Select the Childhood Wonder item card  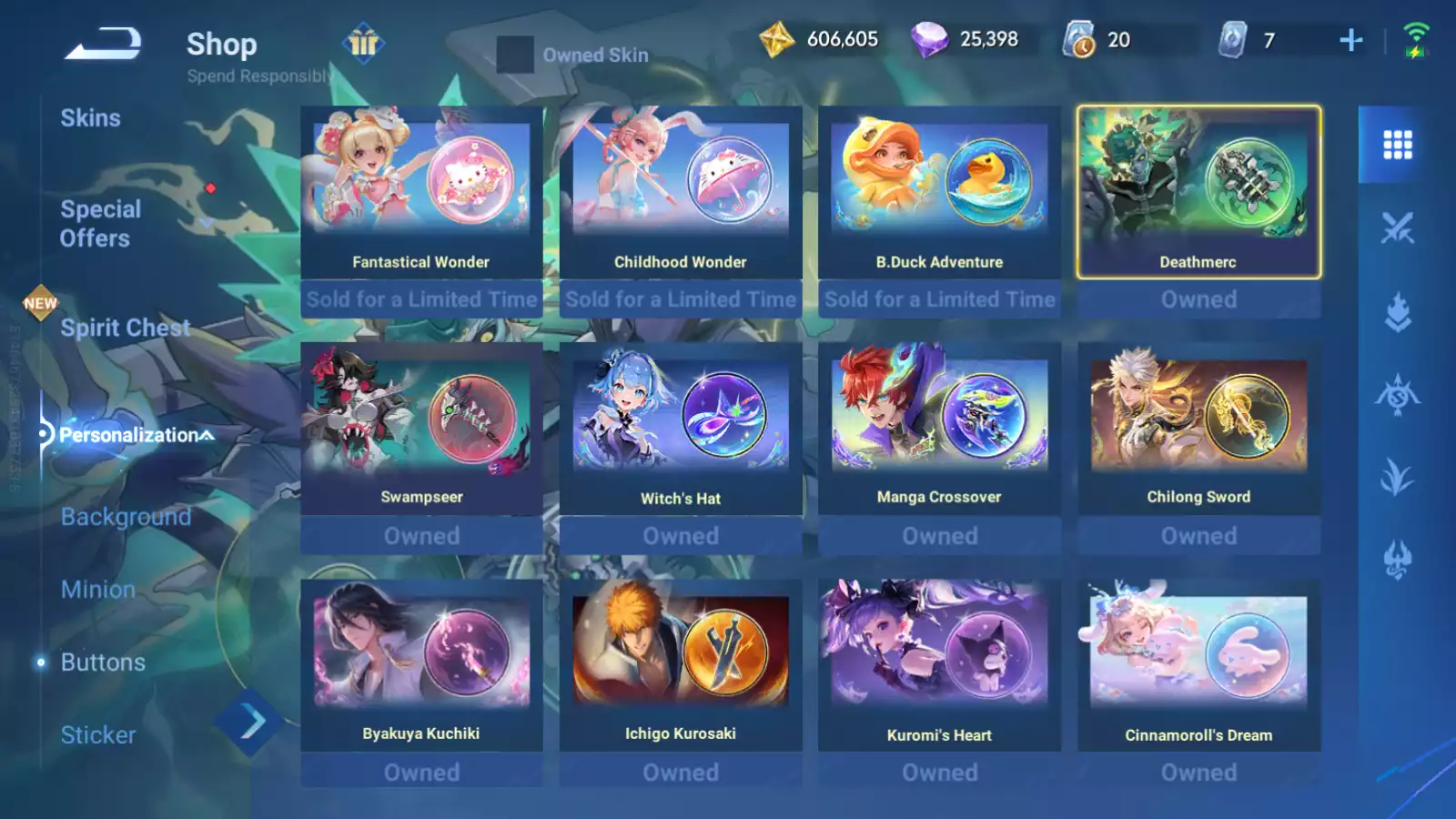click(680, 193)
